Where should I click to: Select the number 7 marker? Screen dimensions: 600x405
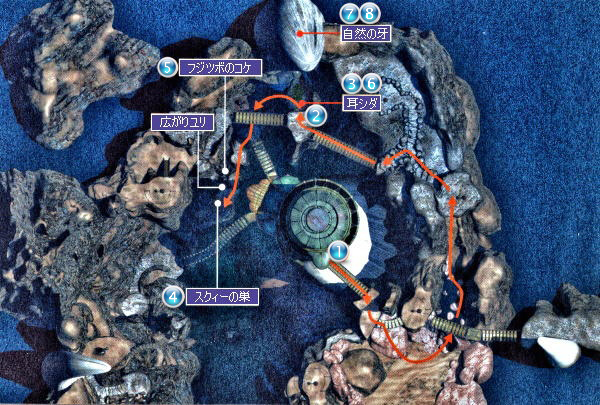pyautogui.click(x=350, y=14)
